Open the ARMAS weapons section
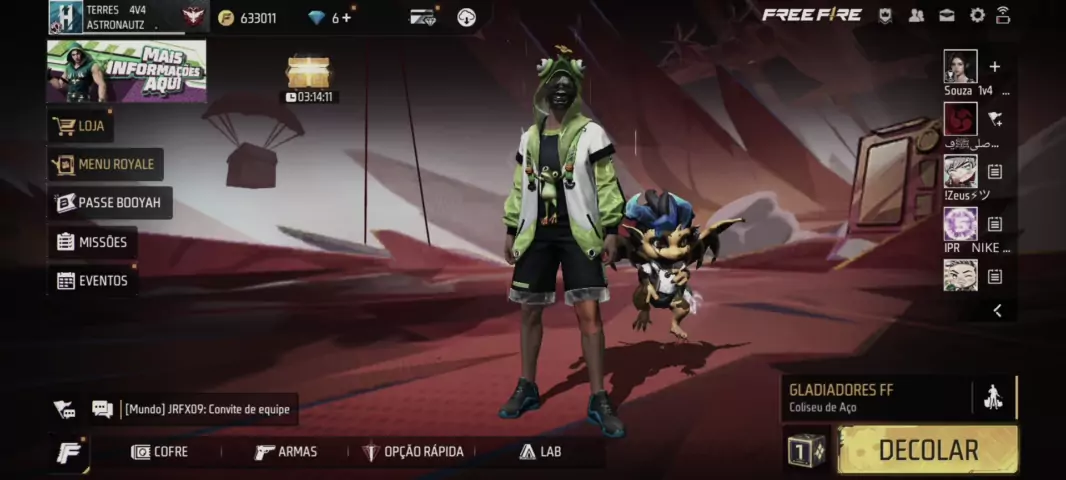 (286, 452)
